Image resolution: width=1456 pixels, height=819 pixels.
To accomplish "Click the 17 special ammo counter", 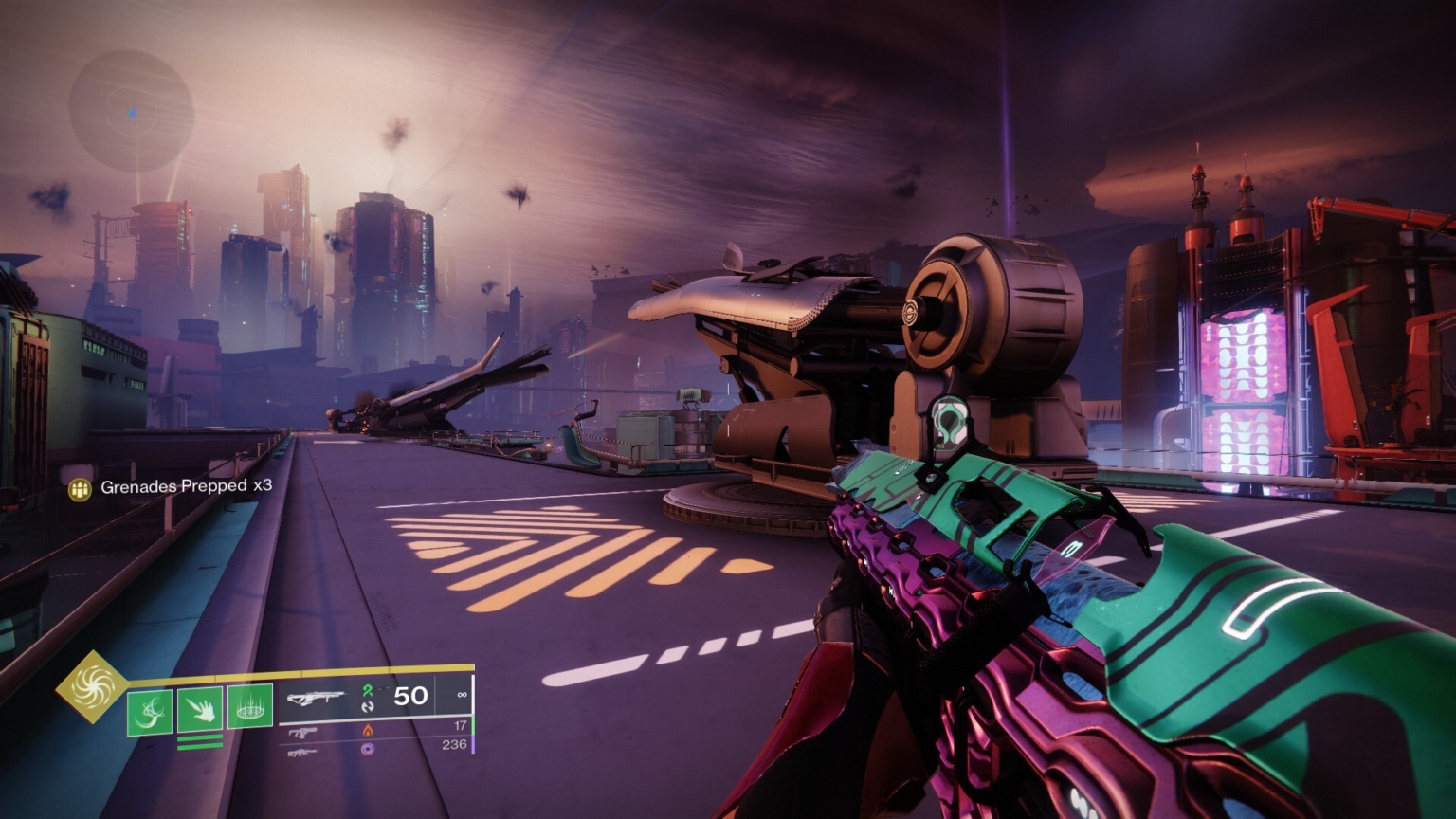I will pyautogui.click(x=459, y=724).
